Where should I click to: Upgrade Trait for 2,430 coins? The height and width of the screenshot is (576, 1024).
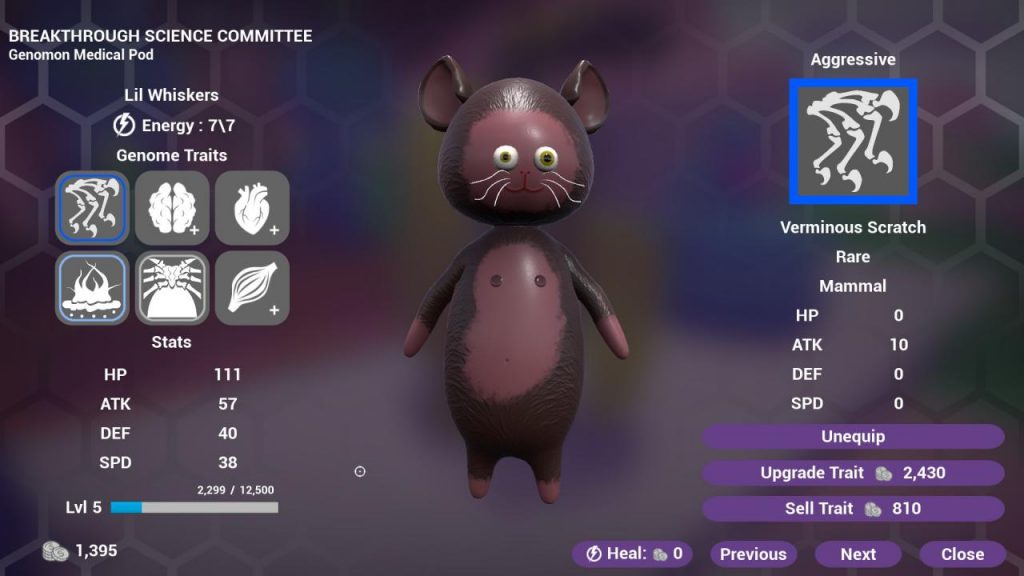(x=852, y=473)
